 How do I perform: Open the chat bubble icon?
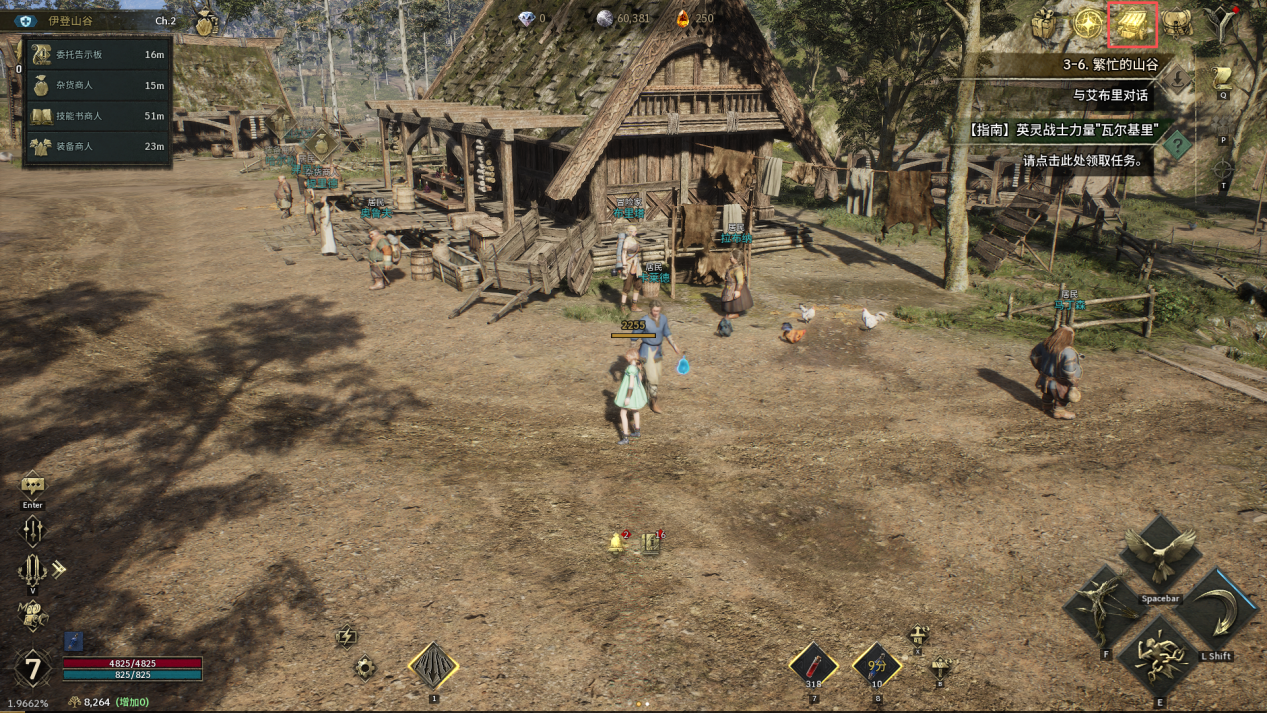click(33, 486)
